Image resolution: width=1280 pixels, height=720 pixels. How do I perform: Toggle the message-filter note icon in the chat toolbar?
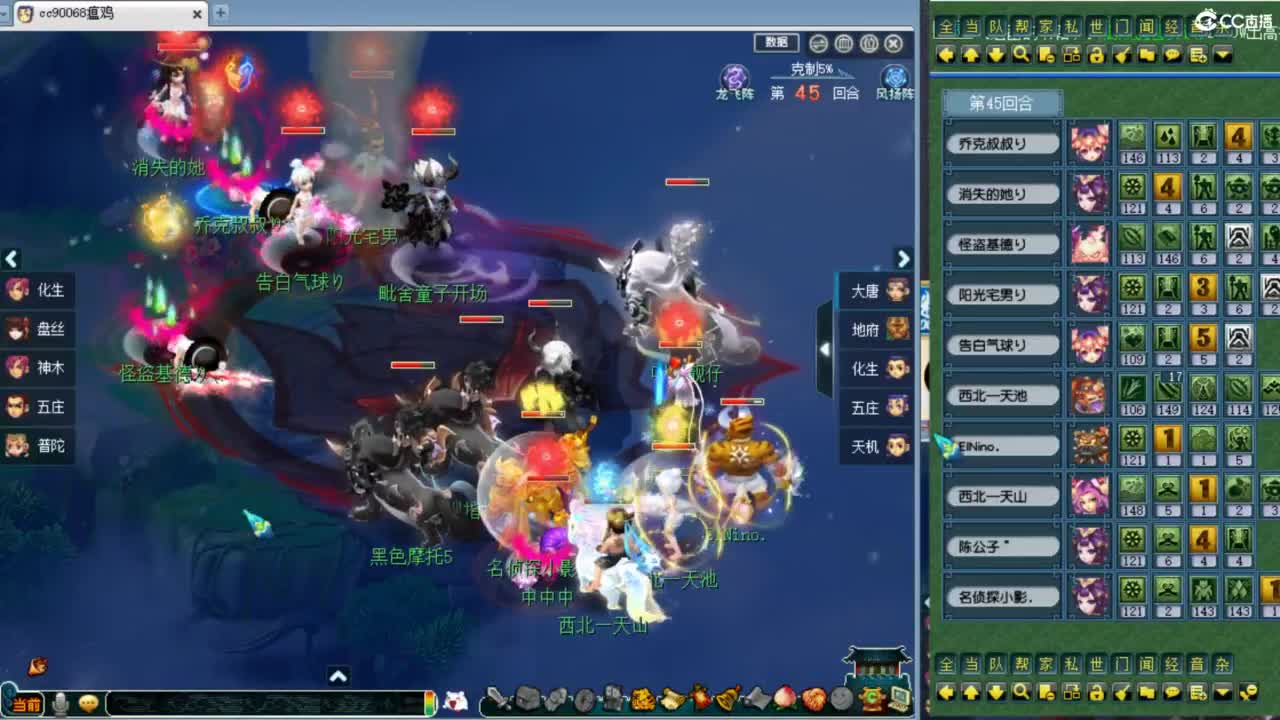point(1046,57)
